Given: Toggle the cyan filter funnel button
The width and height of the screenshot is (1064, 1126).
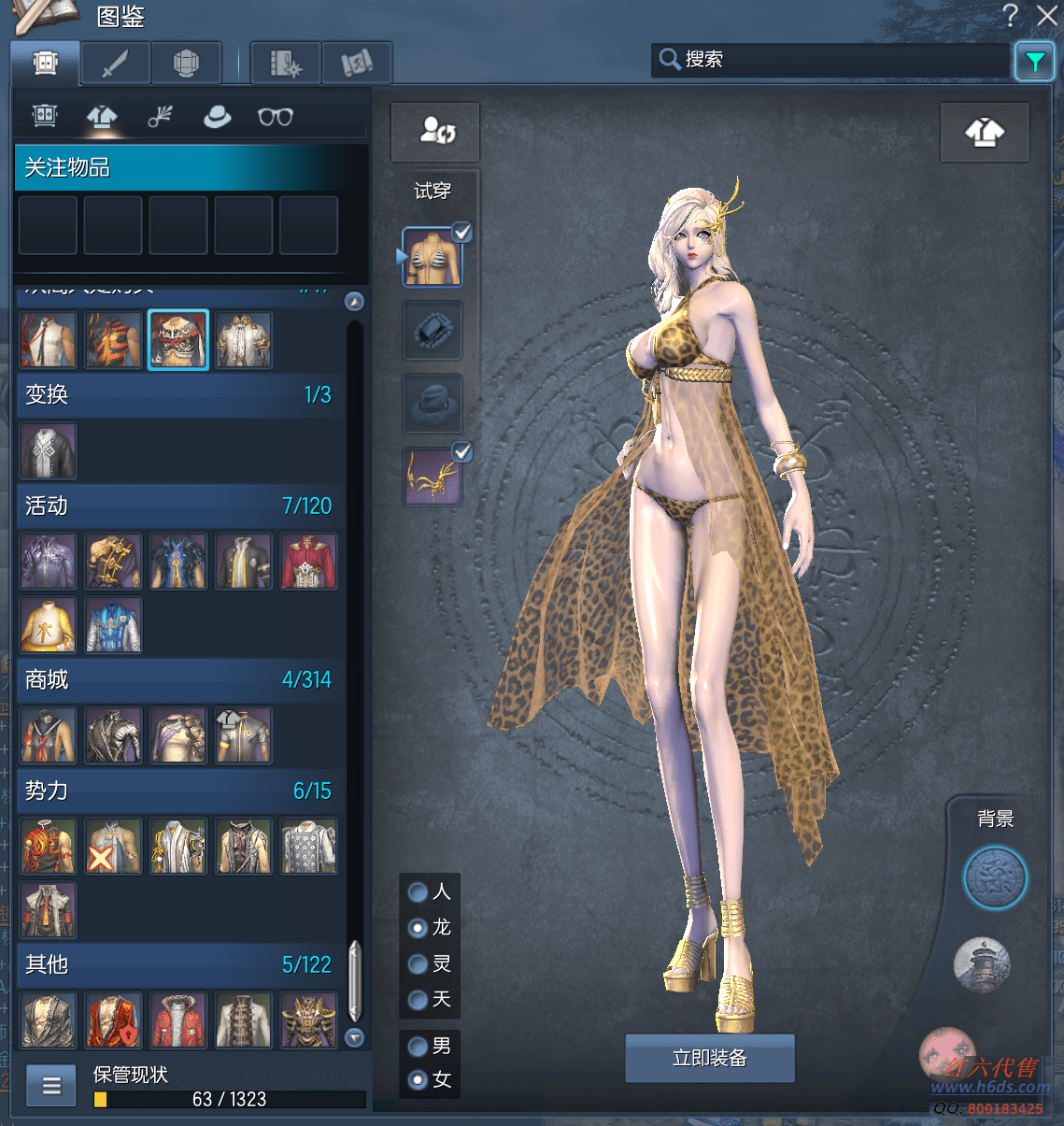Looking at the screenshot, I should coord(1034,62).
